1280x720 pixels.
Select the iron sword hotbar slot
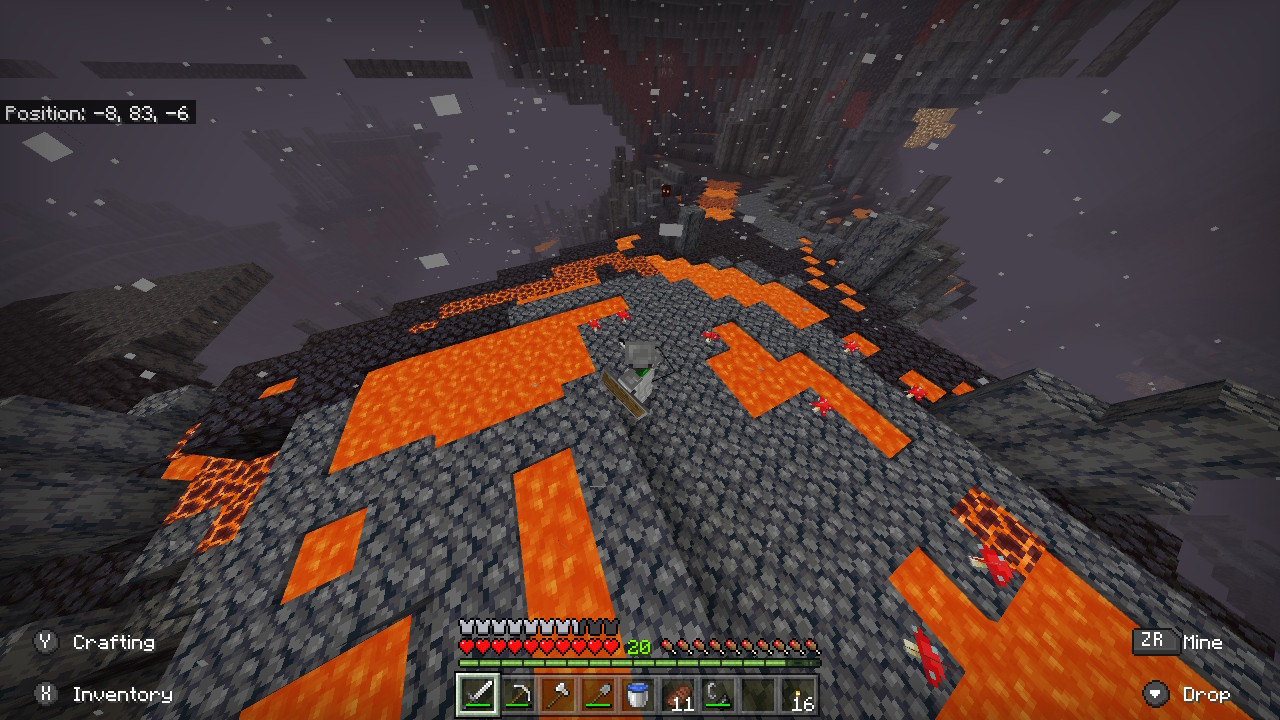point(478,695)
